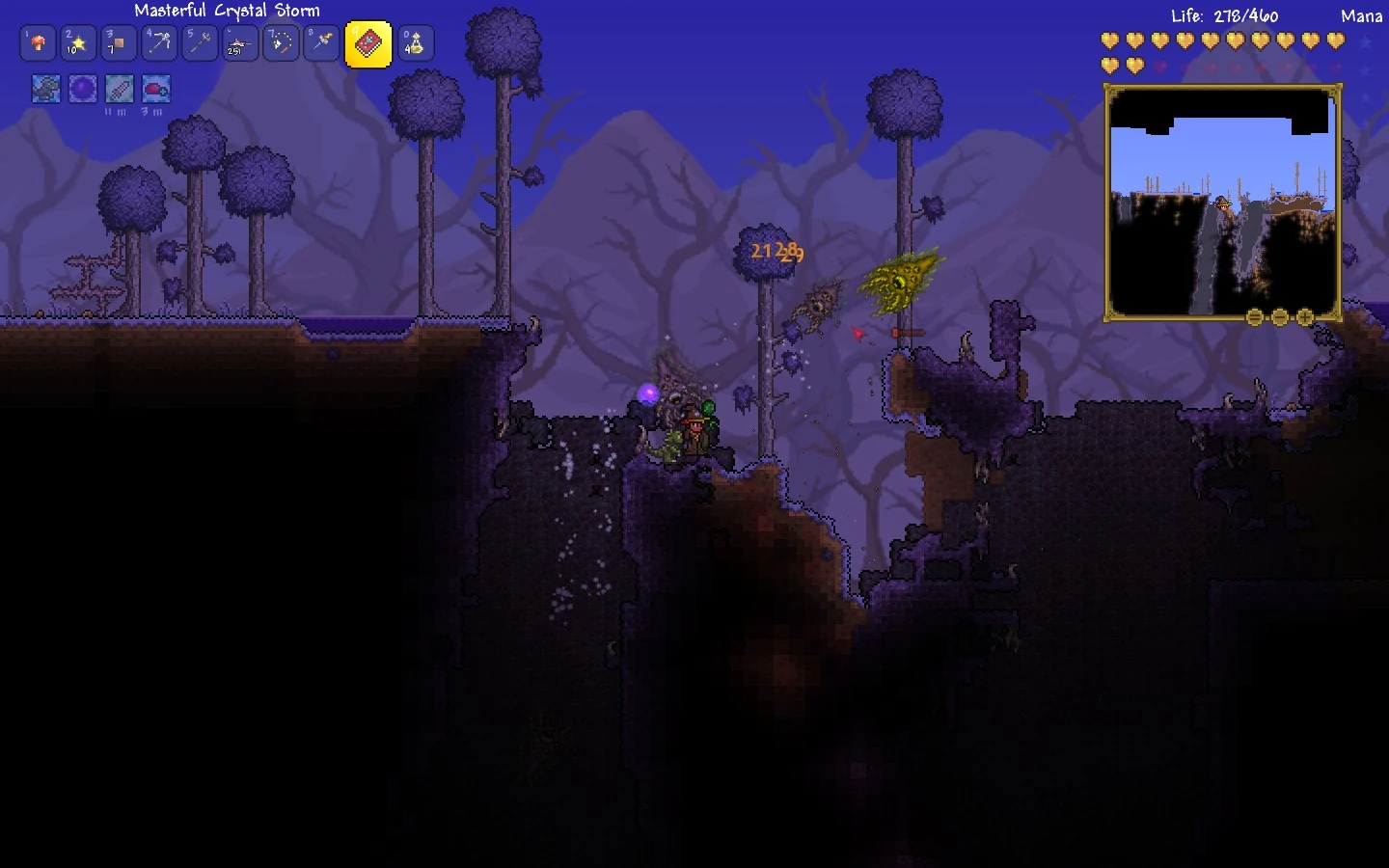Viewport: 1389px width, 868px height.
Task: Select the Crystal Storm spell tome in slot 9
Action: coord(368,43)
